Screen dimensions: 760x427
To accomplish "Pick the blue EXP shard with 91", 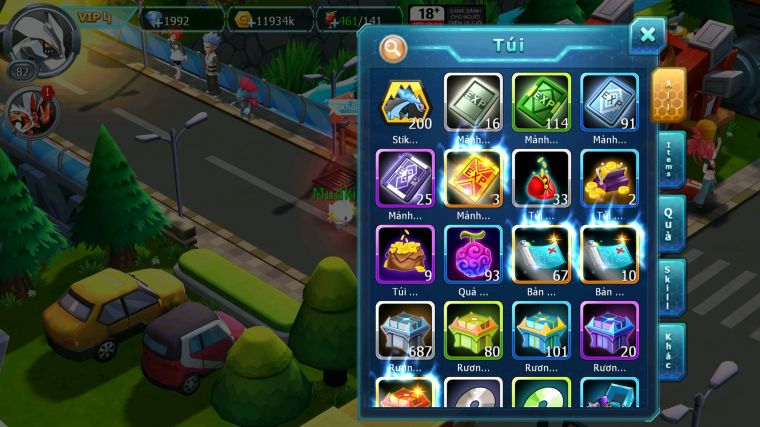I will tap(609, 103).
